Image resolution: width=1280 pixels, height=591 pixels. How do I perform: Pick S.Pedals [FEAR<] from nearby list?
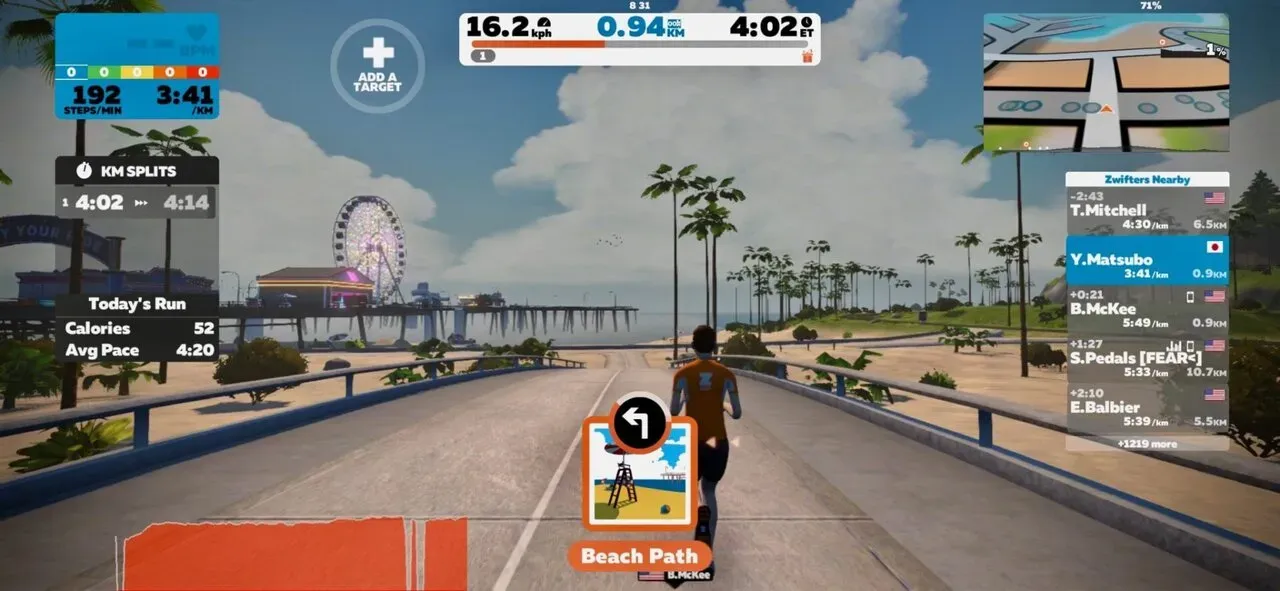(1146, 358)
